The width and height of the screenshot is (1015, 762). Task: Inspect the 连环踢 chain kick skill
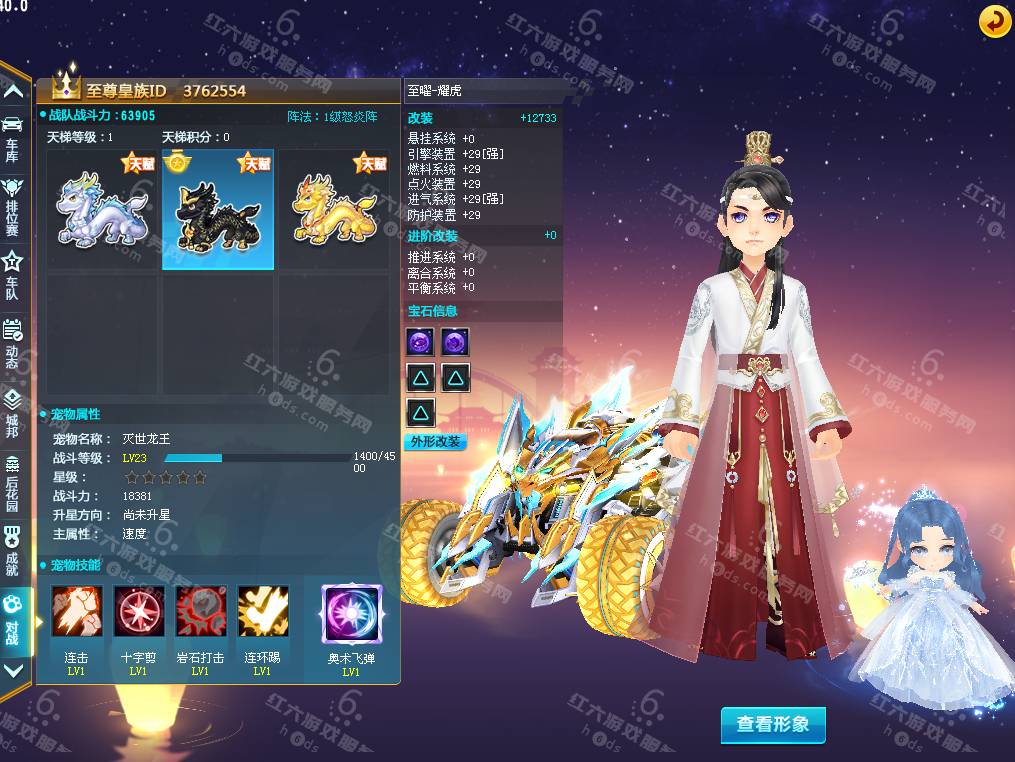[263, 612]
